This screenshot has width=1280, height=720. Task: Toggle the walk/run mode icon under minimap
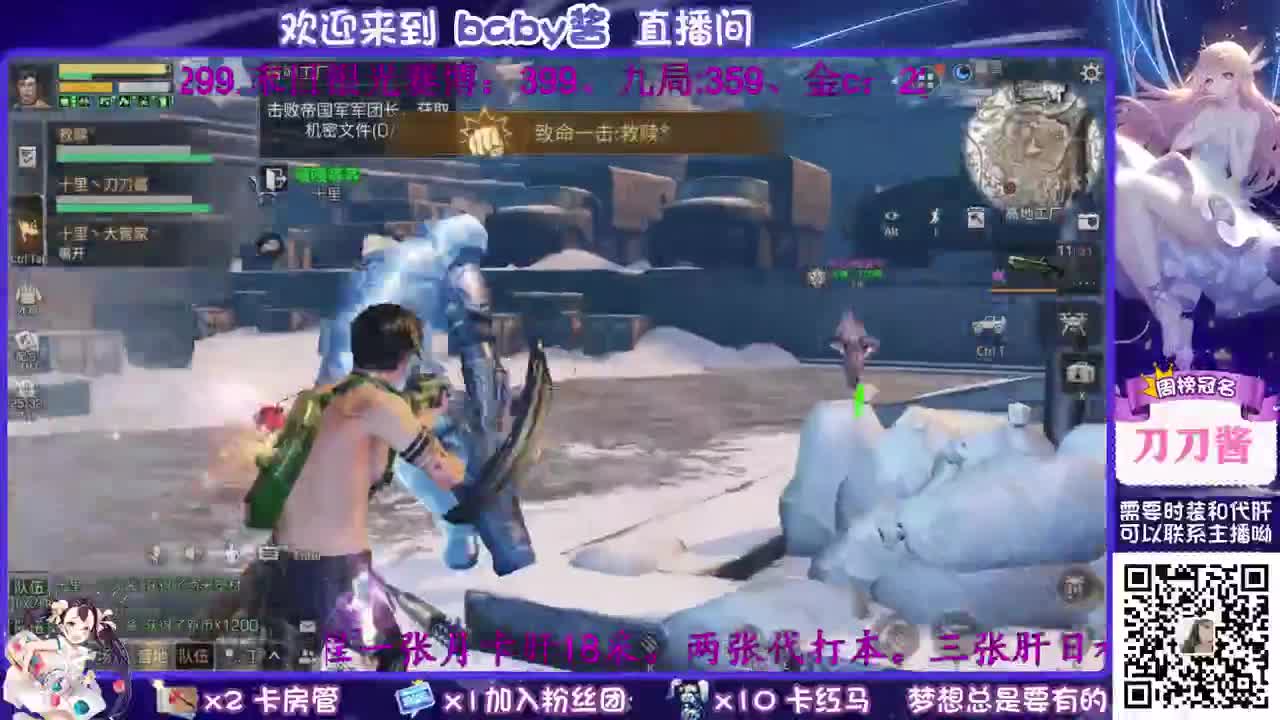(935, 215)
